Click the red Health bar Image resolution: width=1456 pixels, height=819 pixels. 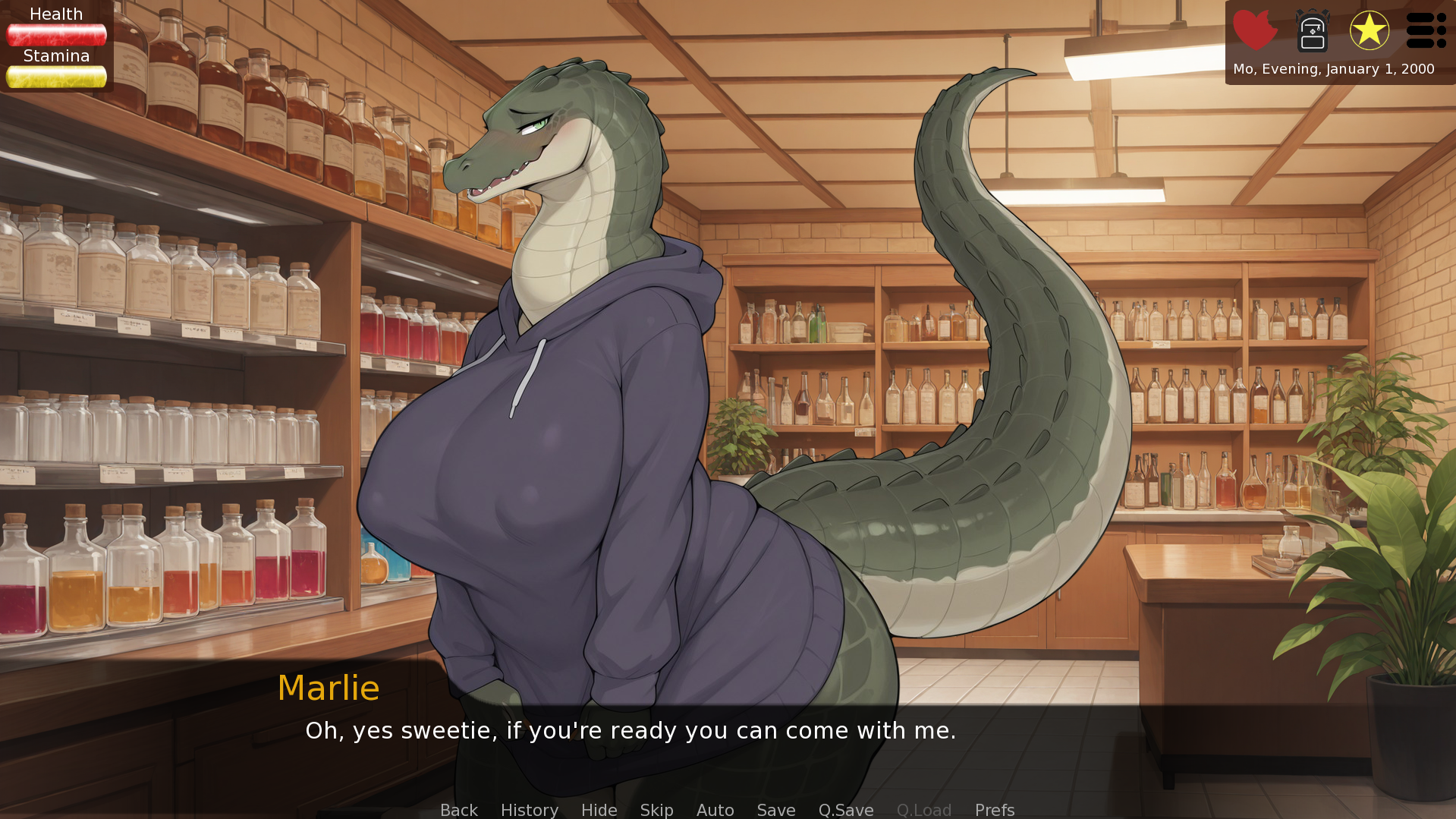point(56,33)
